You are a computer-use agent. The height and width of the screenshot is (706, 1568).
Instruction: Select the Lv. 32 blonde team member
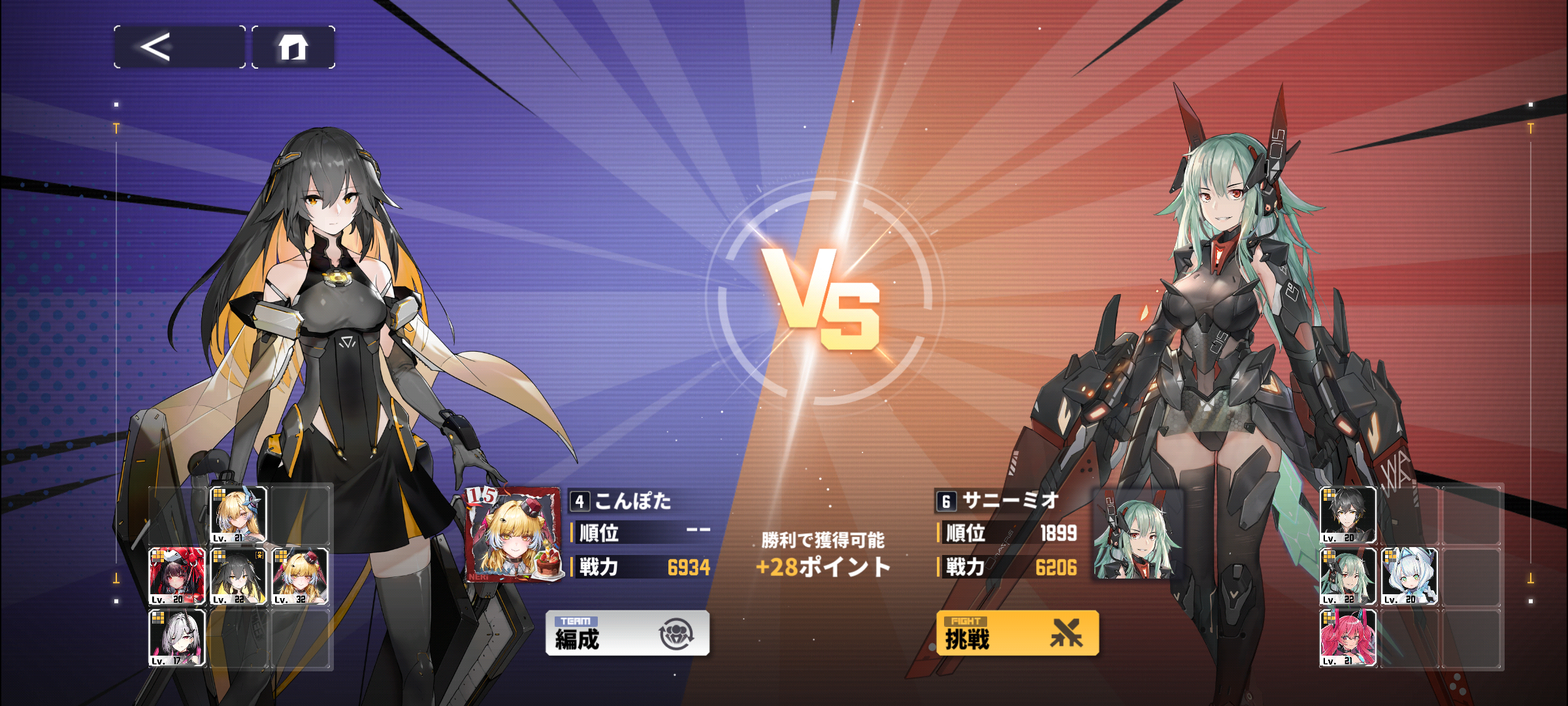(300, 577)
